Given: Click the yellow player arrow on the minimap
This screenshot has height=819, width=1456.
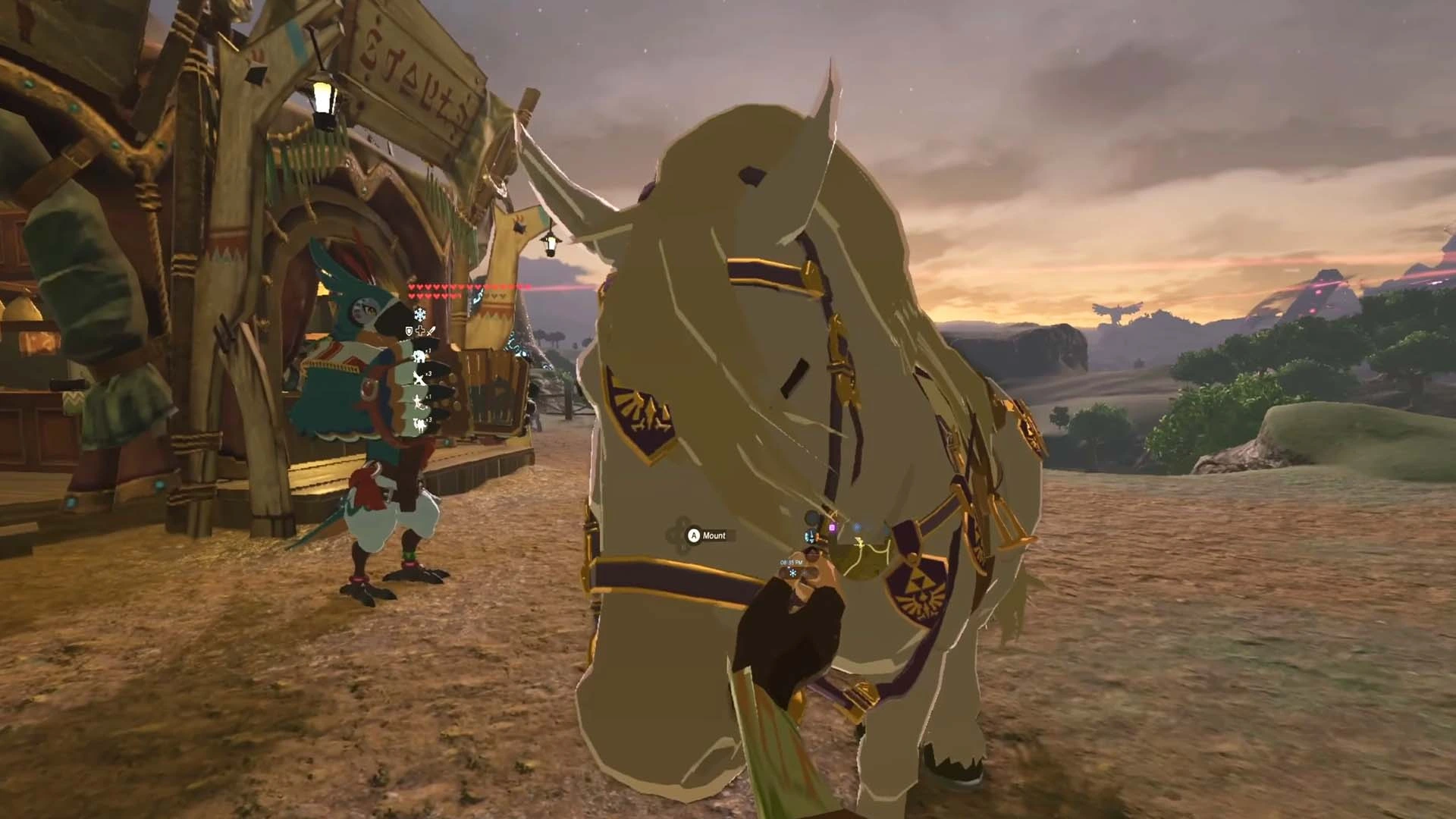Looking at the screenshot, I should coord(860,542).
